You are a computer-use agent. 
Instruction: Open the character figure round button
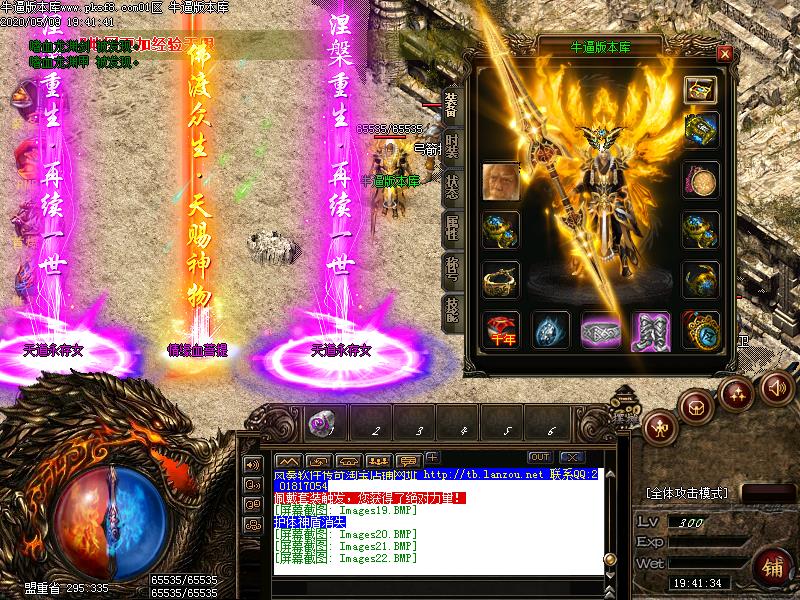[659, 427]
